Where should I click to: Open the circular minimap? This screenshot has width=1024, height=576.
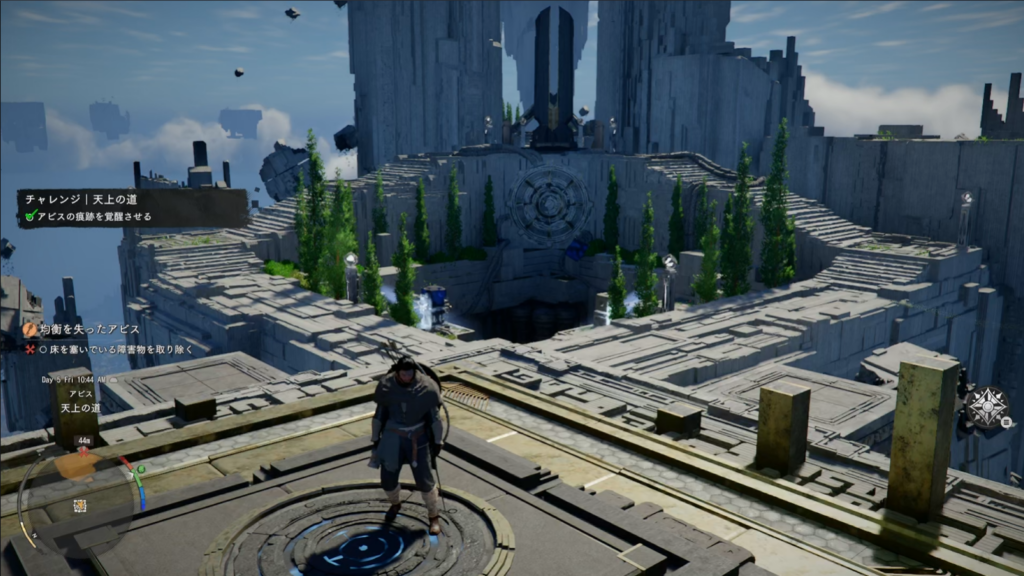click(80, 490)
